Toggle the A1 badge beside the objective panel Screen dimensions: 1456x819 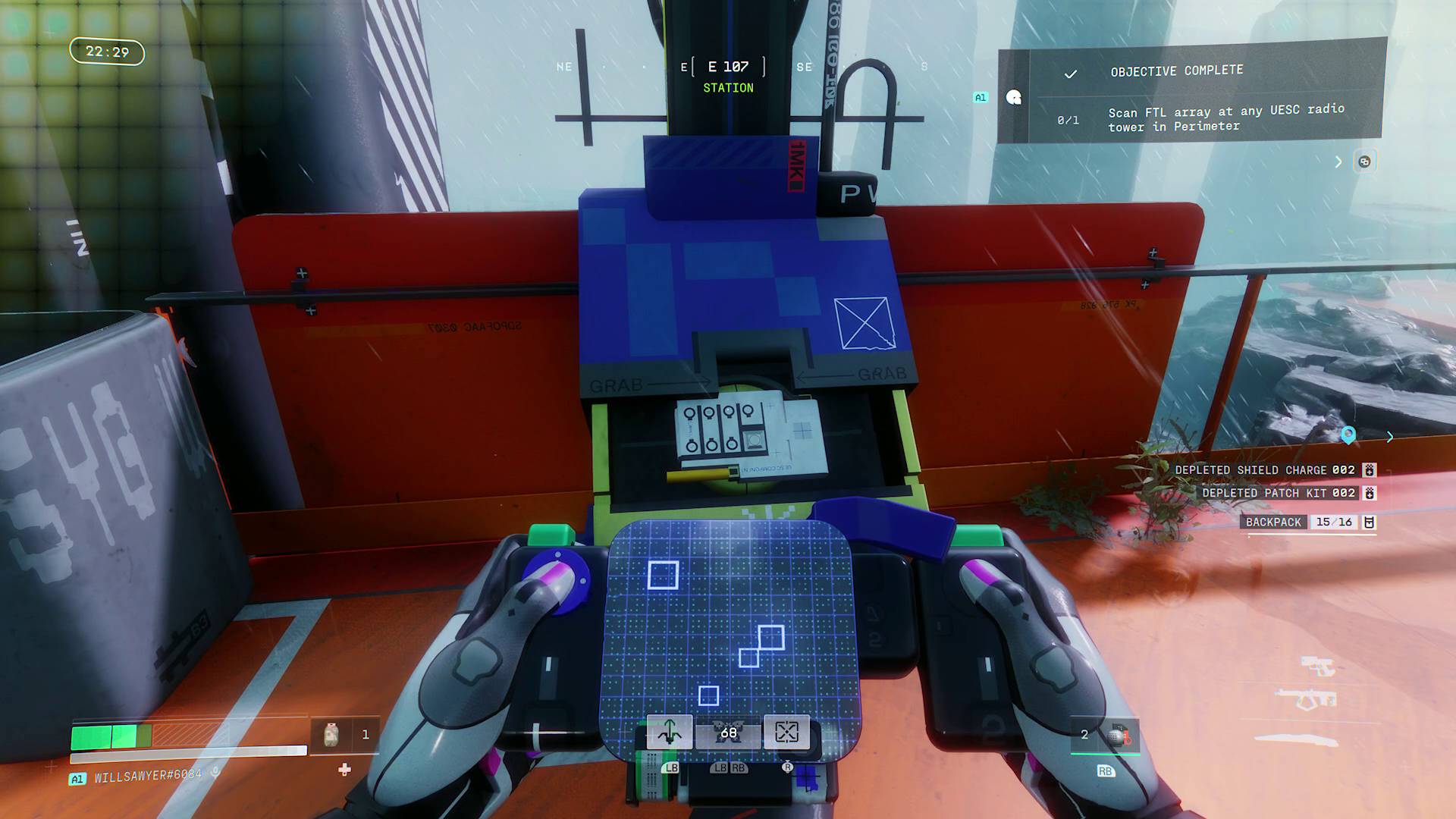pos(981,97)
